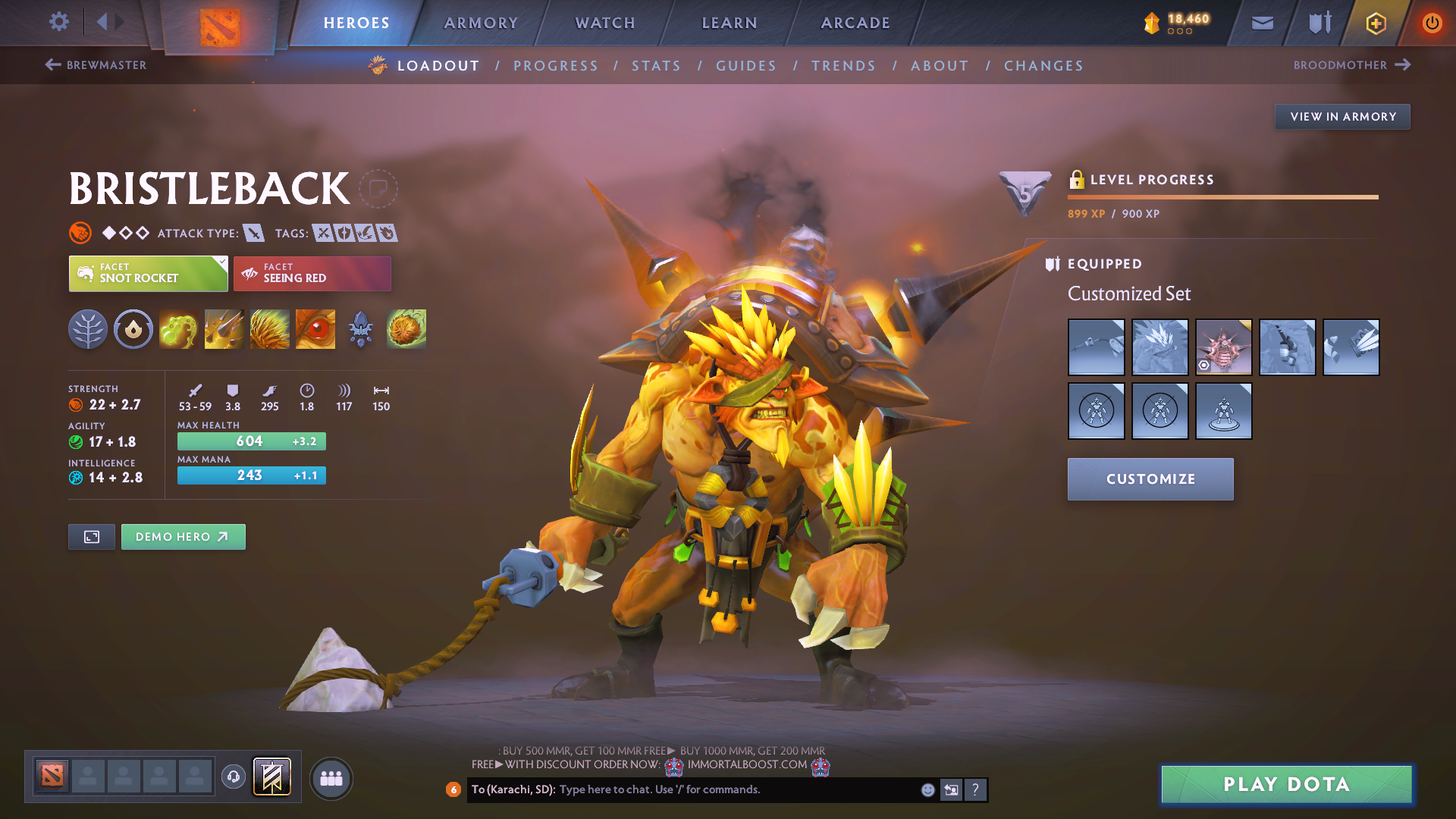
Task: Open the ARMORY menu
Action: [481, 23]
